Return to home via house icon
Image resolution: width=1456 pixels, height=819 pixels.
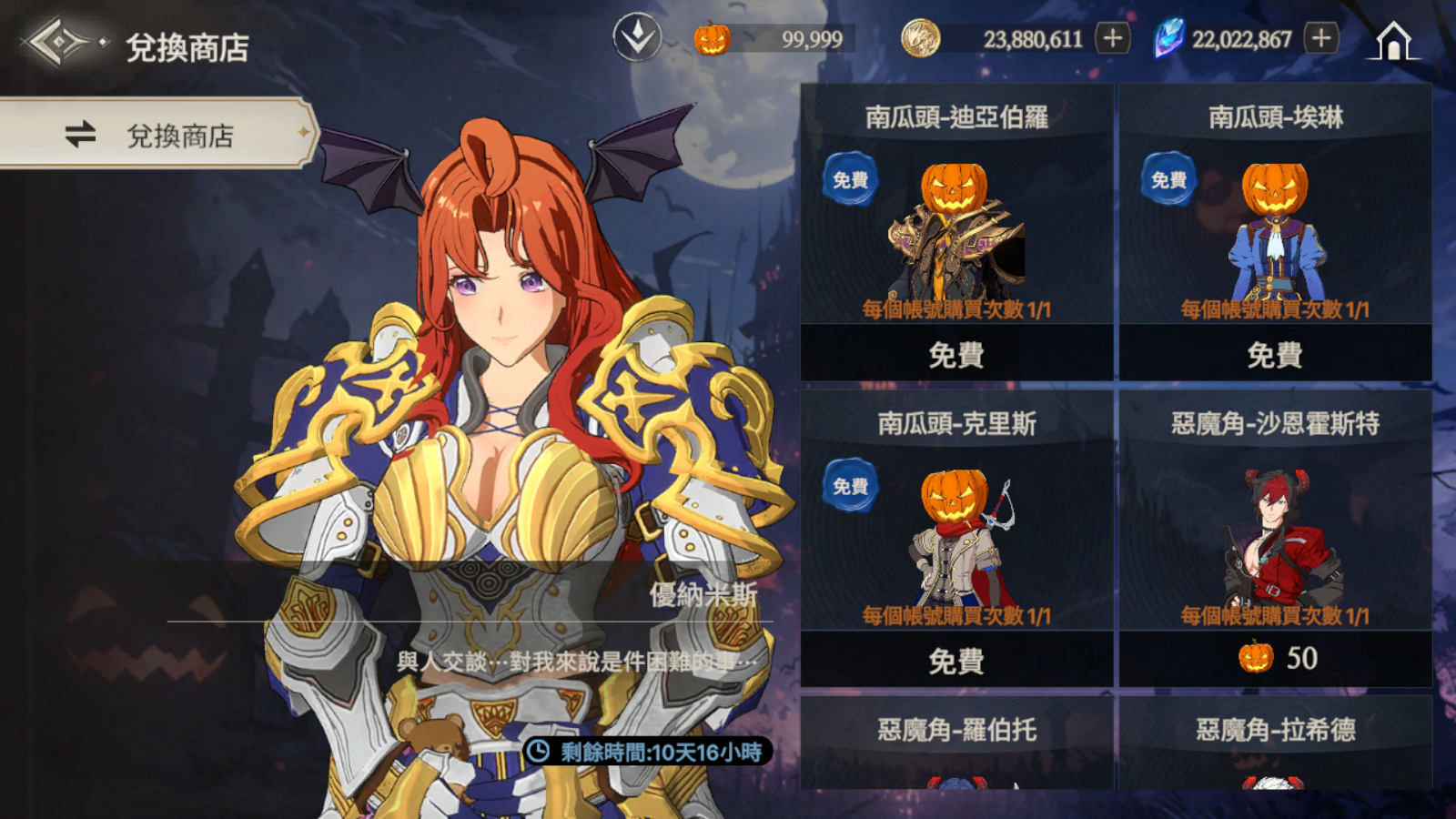[x=1392, y=42]
